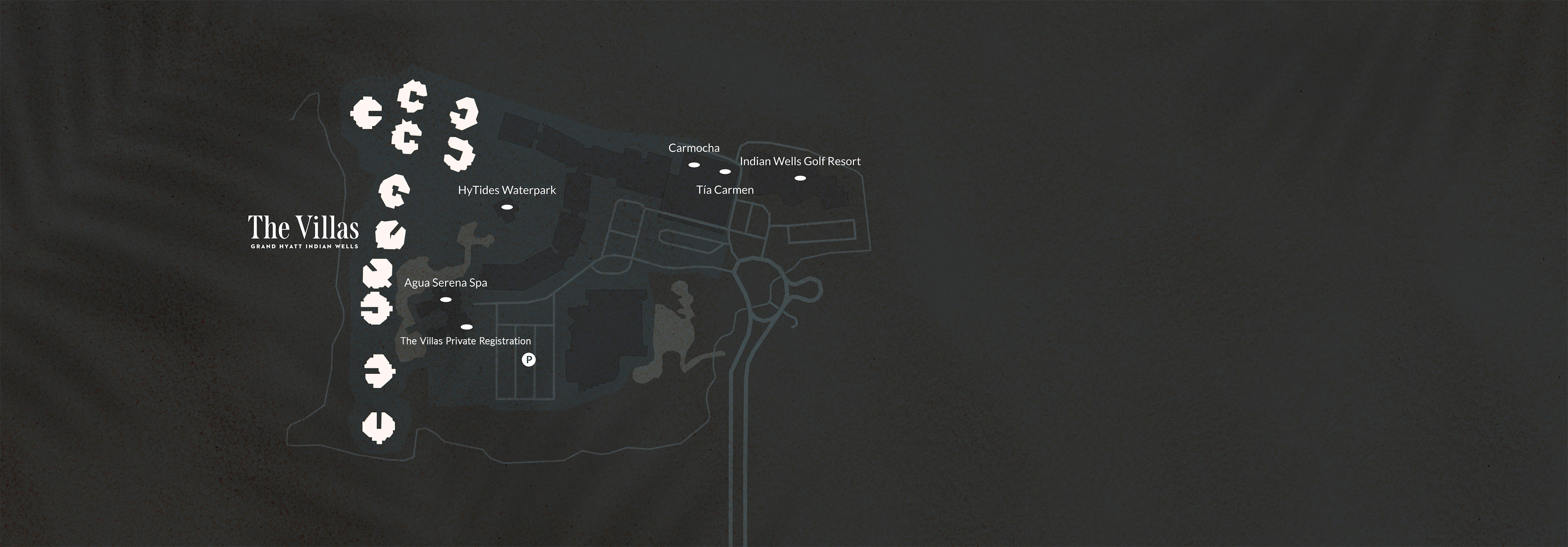Choose the Indian Wells Golf Resort marker

click(800, 178)
